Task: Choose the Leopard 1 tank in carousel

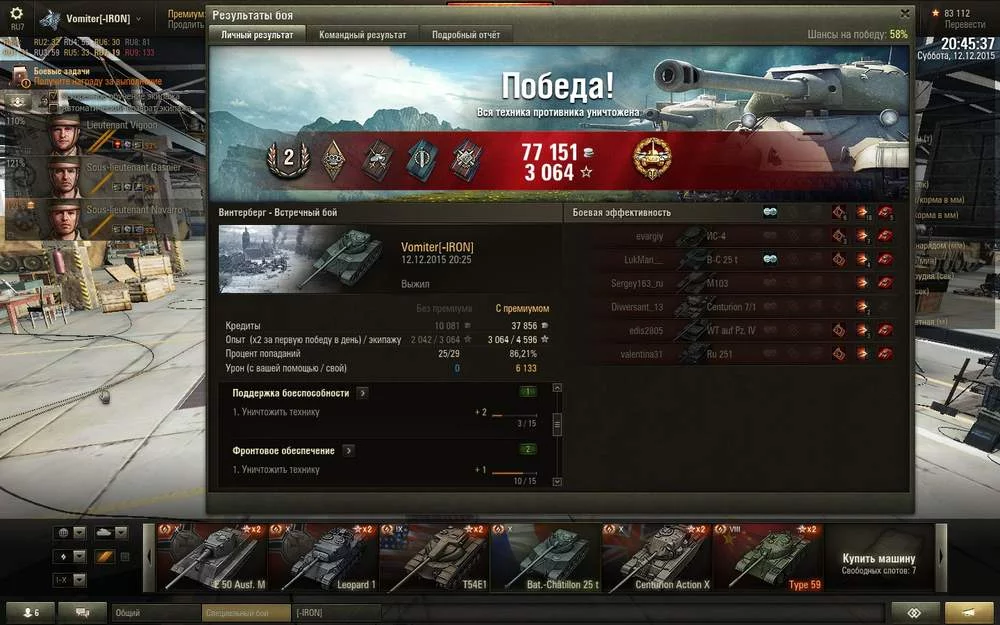Action: tap(322, 557)
